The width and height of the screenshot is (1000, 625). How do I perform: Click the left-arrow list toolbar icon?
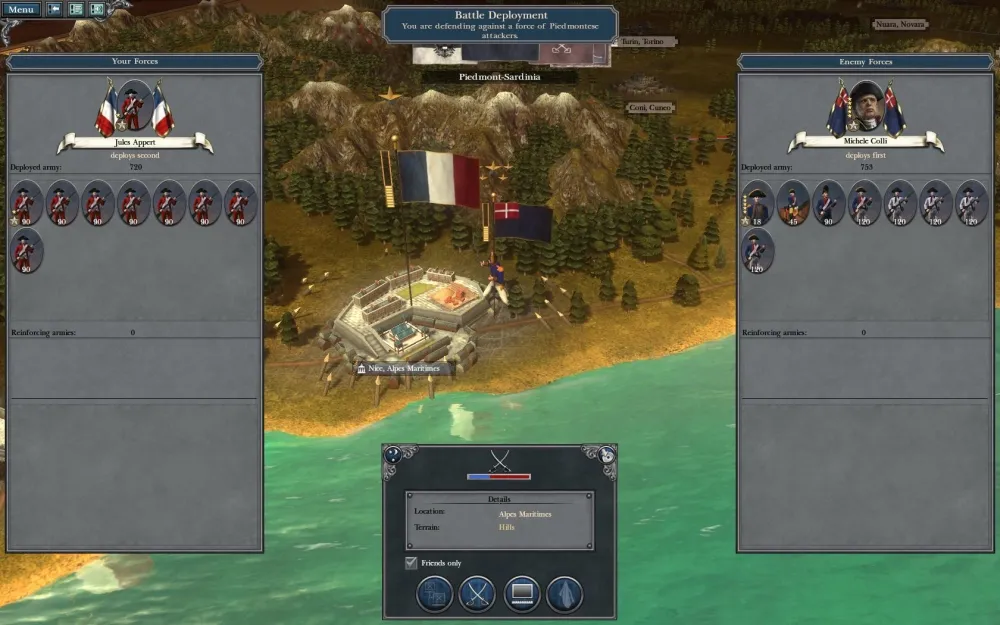coord(54,9)
